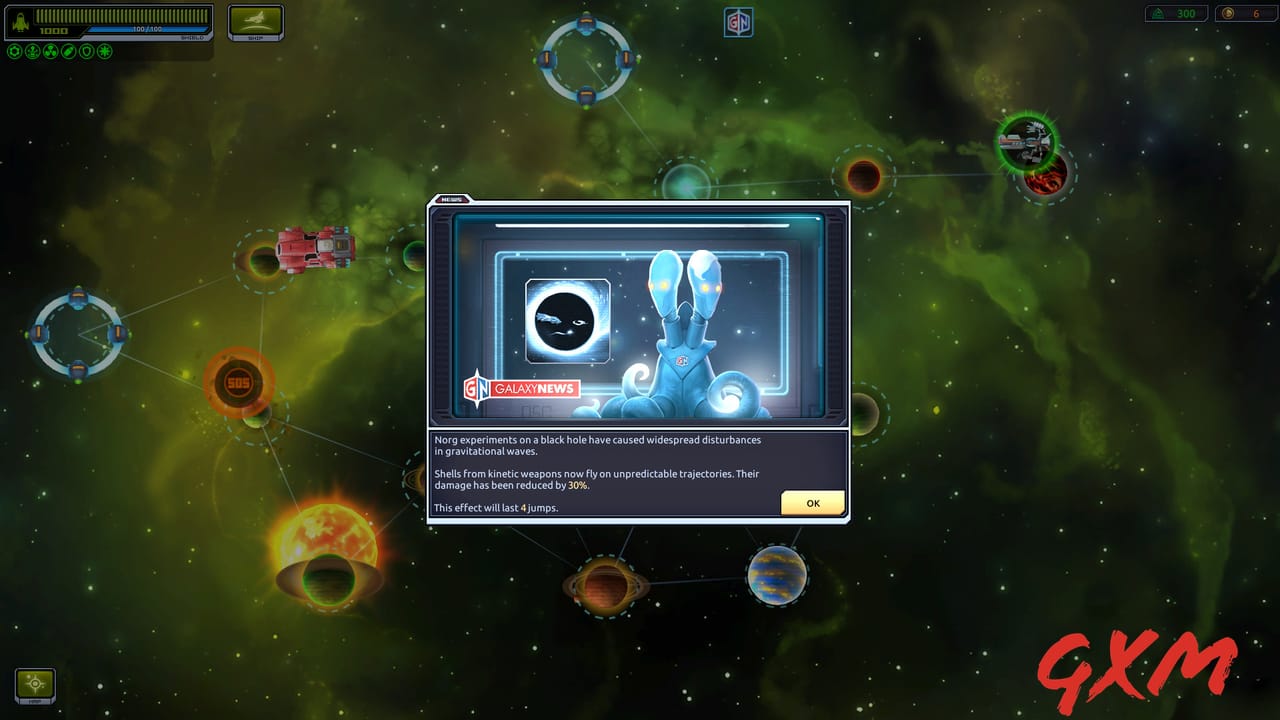Click the fuel counter showing 300
The width and height of the screenshot is (1280, 720).
click(x=1175, y=14)
